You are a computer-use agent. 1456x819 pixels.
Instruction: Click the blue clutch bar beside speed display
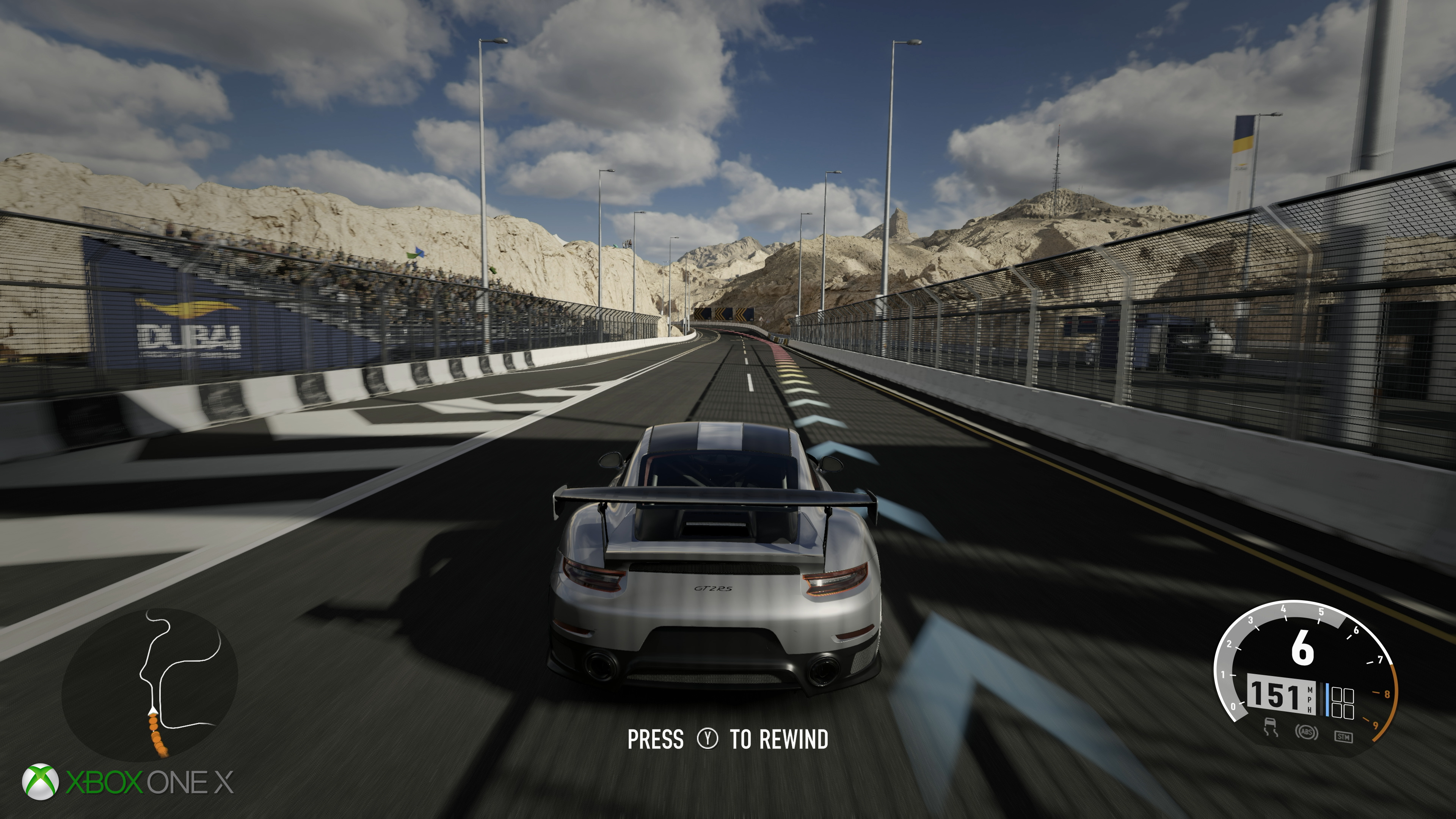click(1327, 700)
